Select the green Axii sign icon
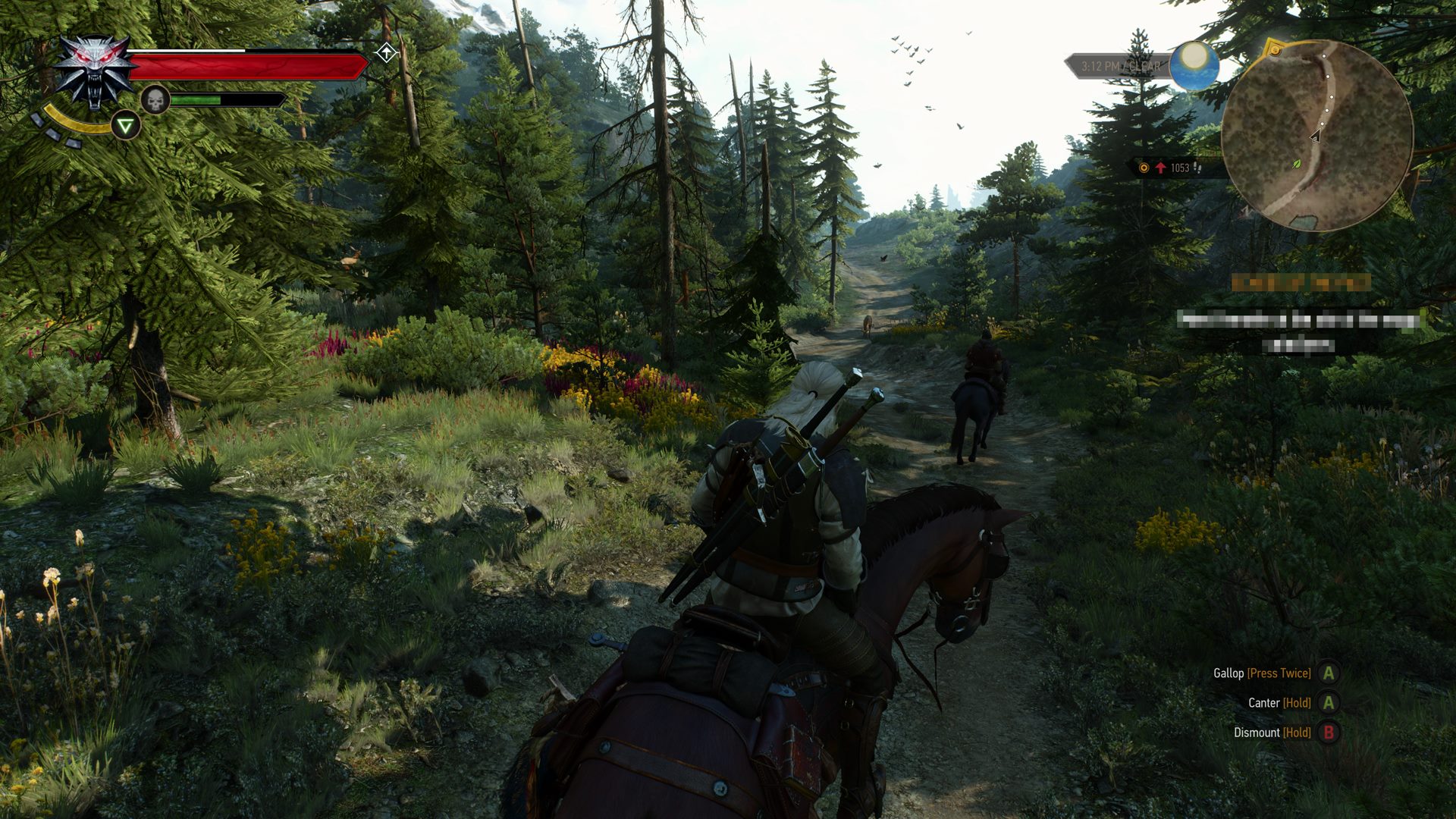The image size is (1456, 819). [126, 126]
